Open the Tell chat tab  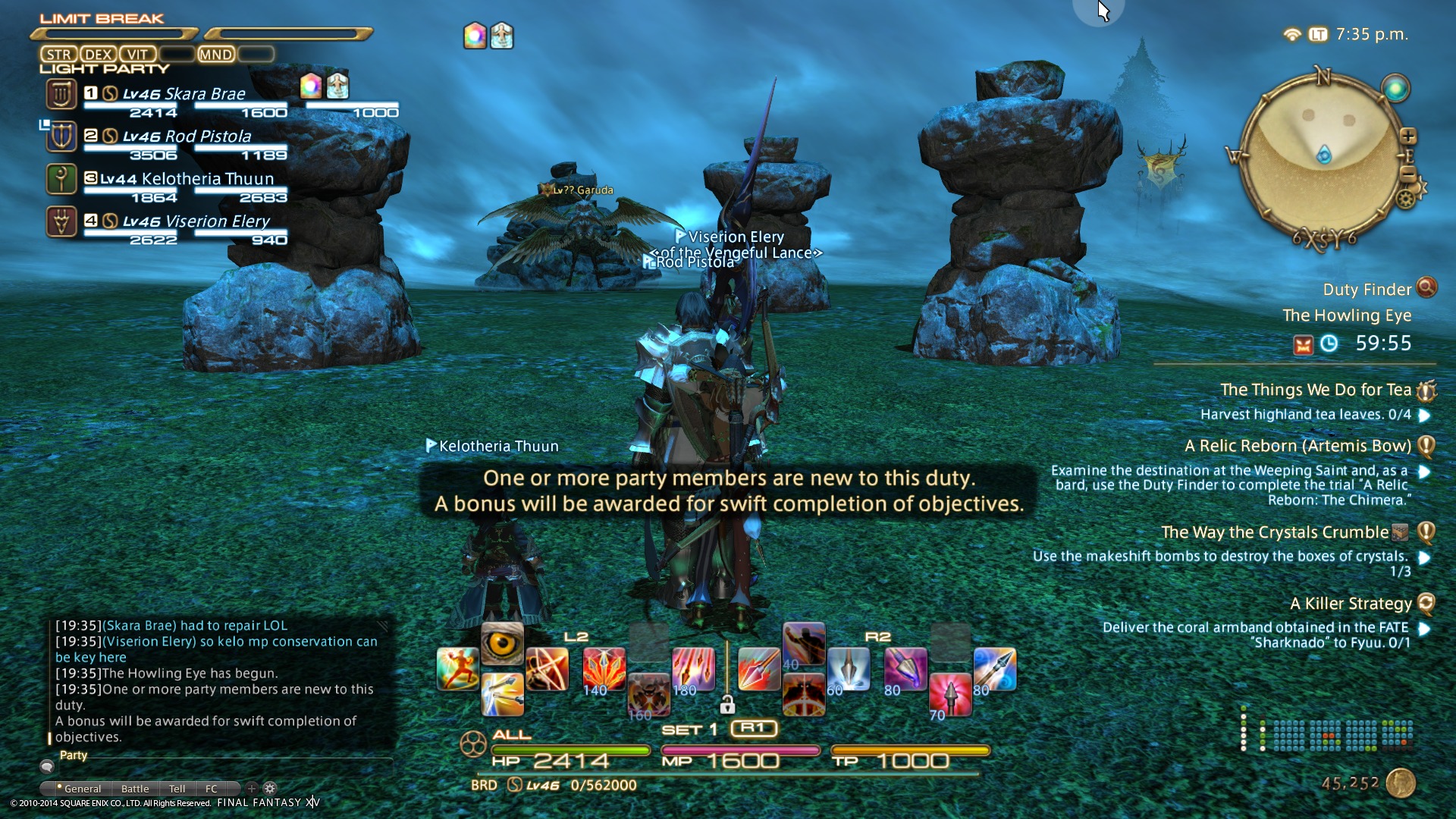pos(177,789)
